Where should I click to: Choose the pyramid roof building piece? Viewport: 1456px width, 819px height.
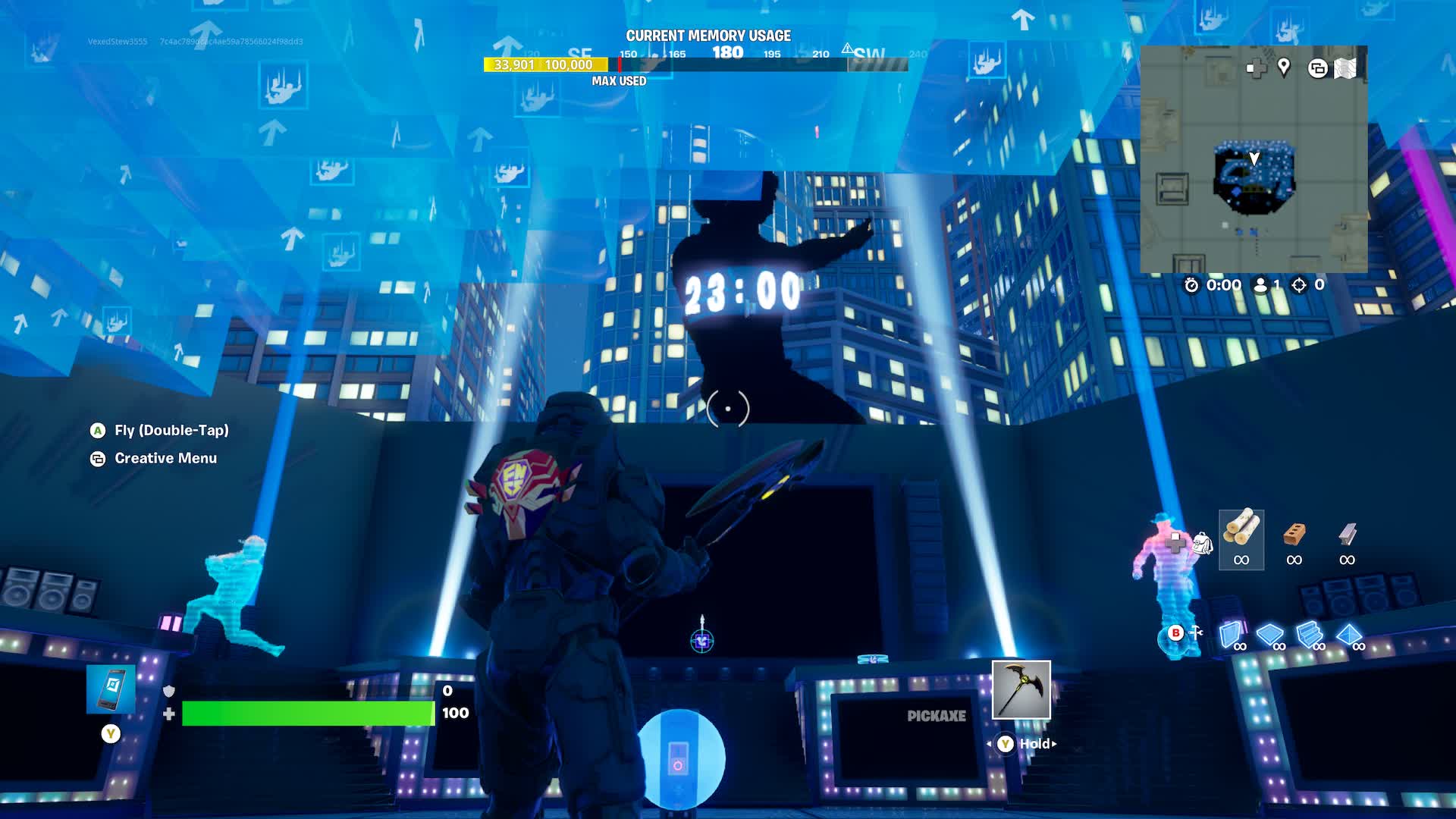[x=1349, y=635]
